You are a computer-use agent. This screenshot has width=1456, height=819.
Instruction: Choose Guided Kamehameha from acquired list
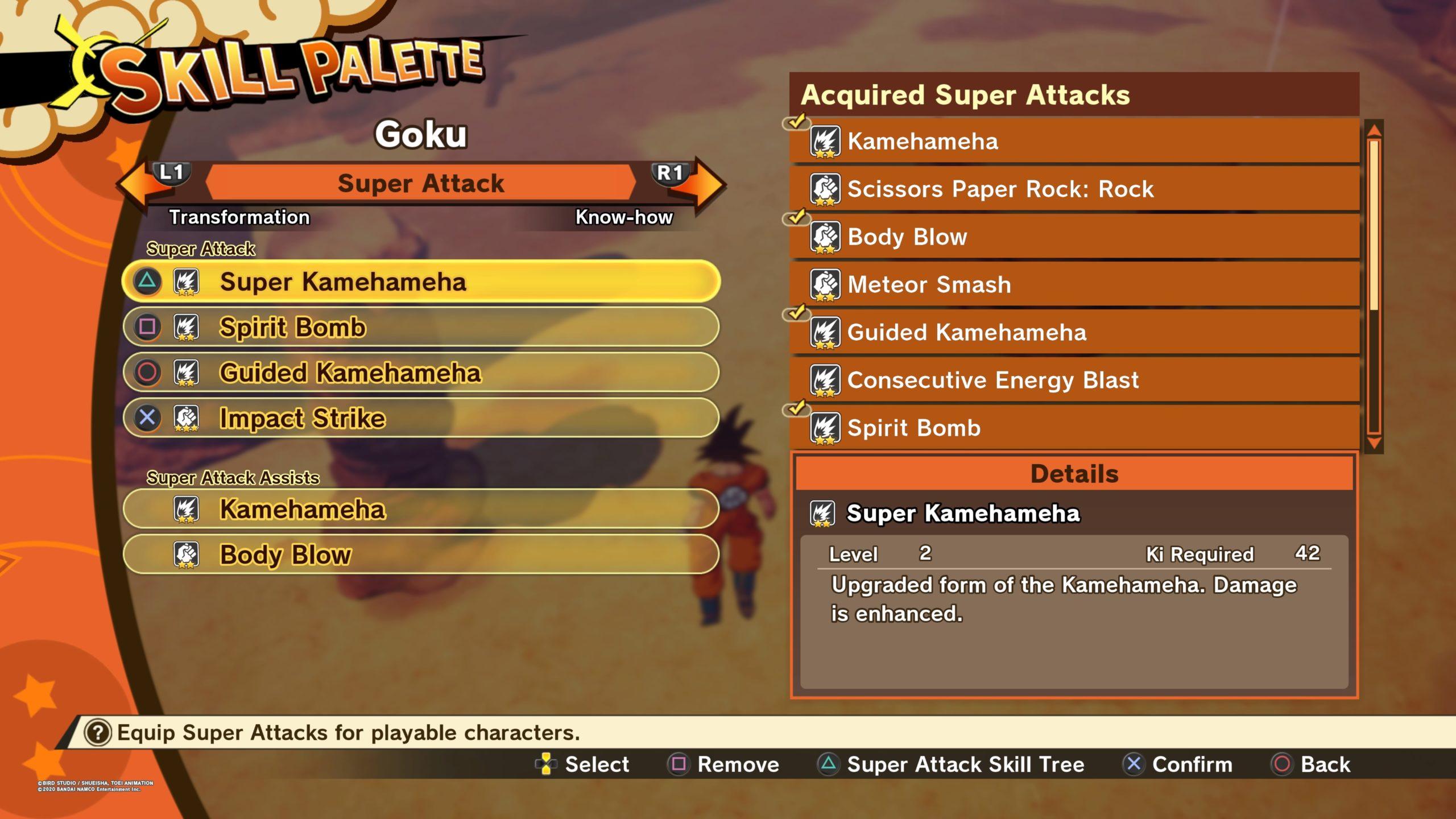coord(1074,332)
